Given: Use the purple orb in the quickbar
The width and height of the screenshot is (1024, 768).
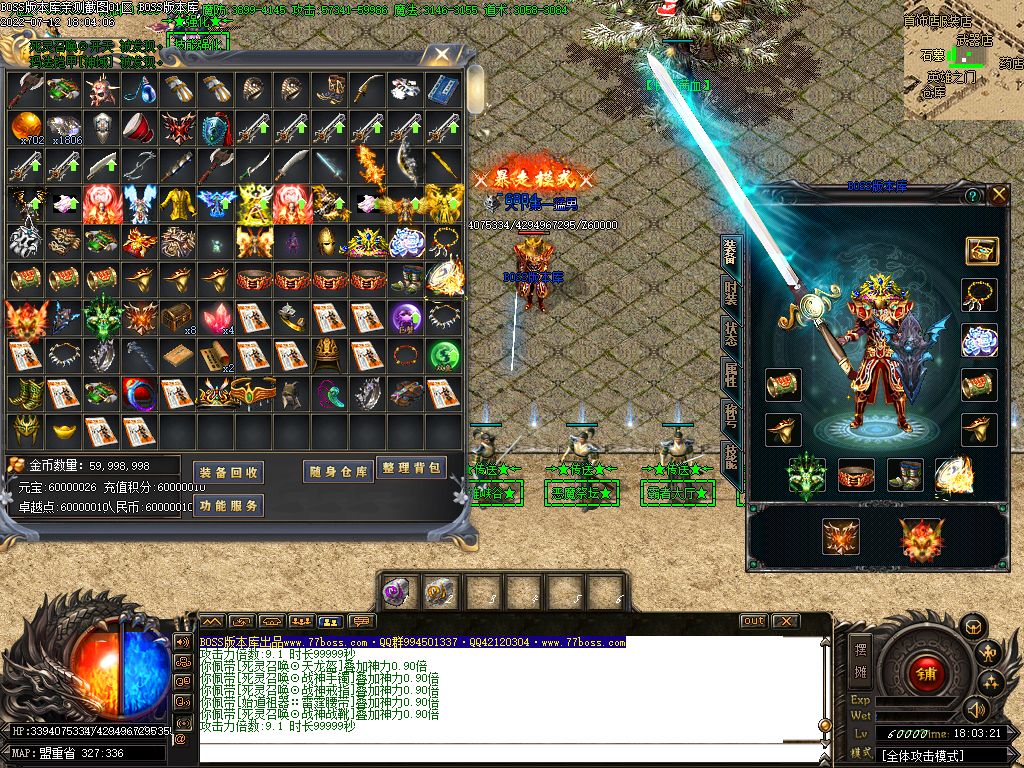Looking at the screenshot, I should [x=398, y=592].
